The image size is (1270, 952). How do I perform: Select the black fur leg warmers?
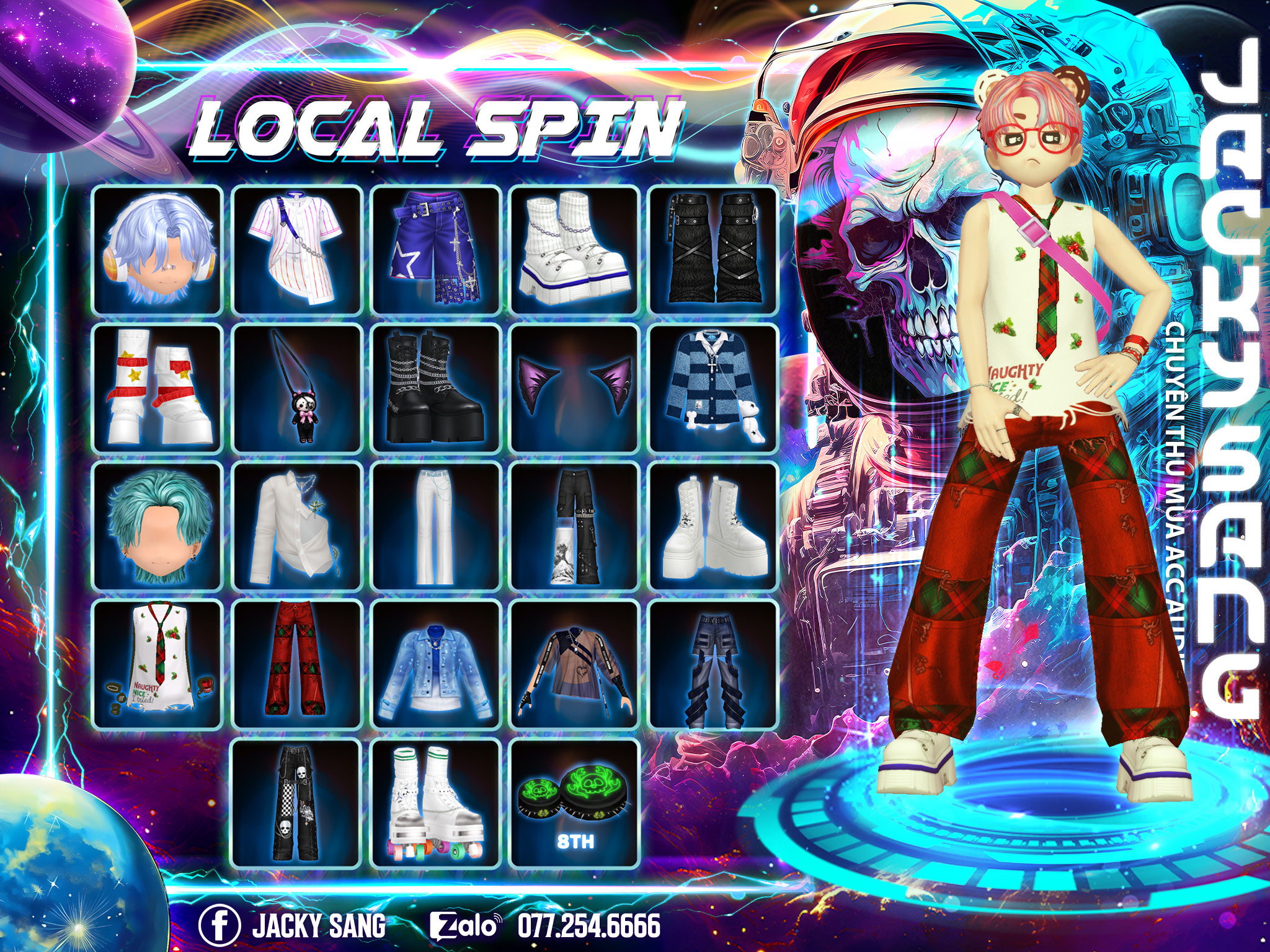[713, 250]
